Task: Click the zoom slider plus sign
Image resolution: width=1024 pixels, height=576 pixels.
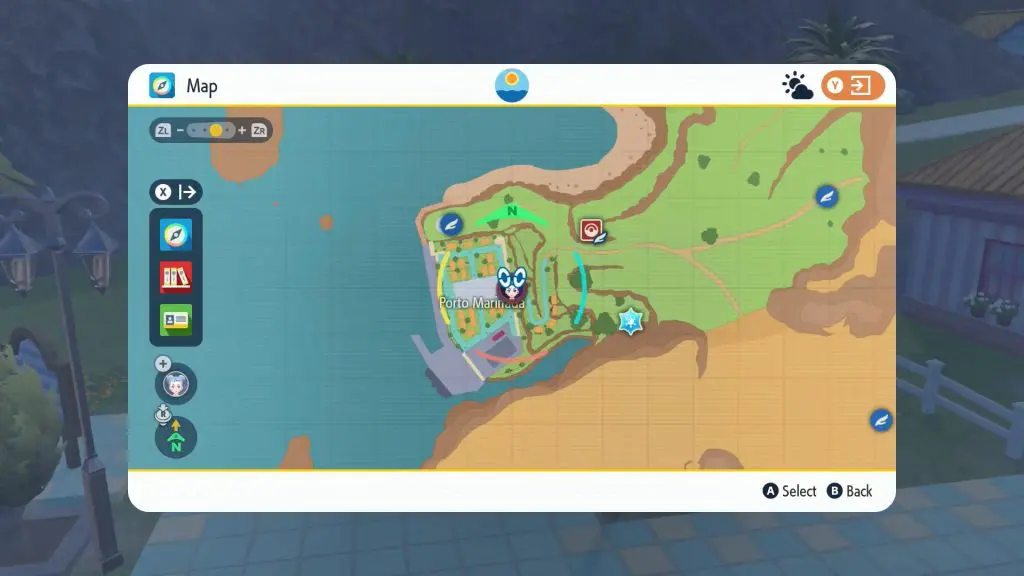Action: click(x=242, y=131)
